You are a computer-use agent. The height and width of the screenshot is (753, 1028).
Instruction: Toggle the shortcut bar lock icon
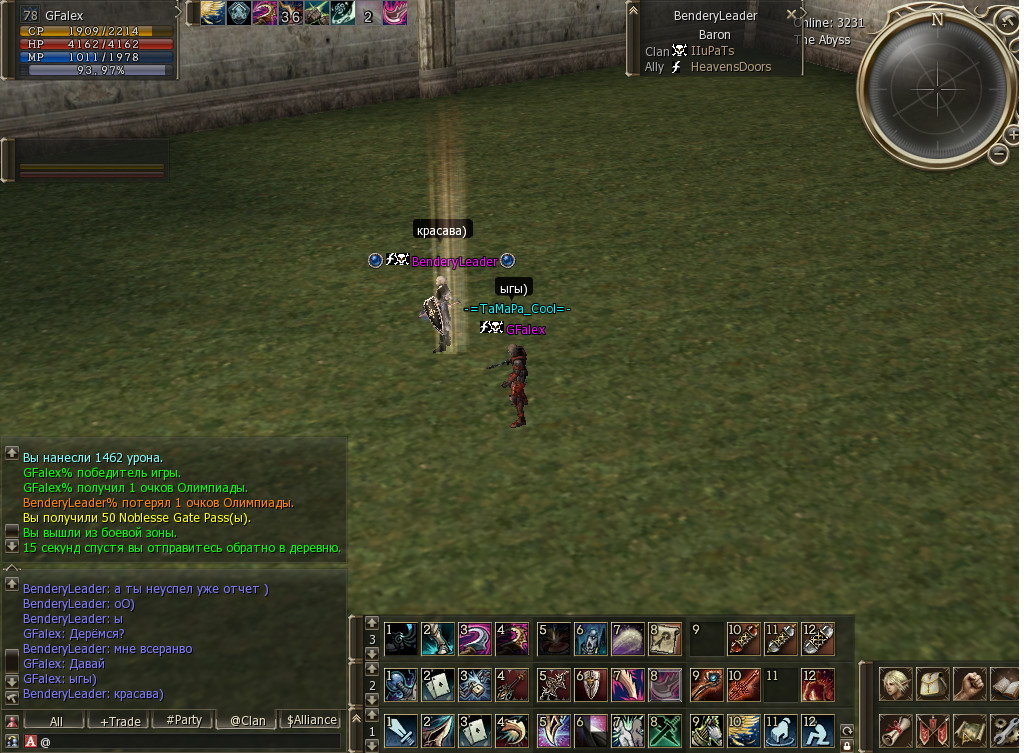pyautogui.click(x=847, y=745)
